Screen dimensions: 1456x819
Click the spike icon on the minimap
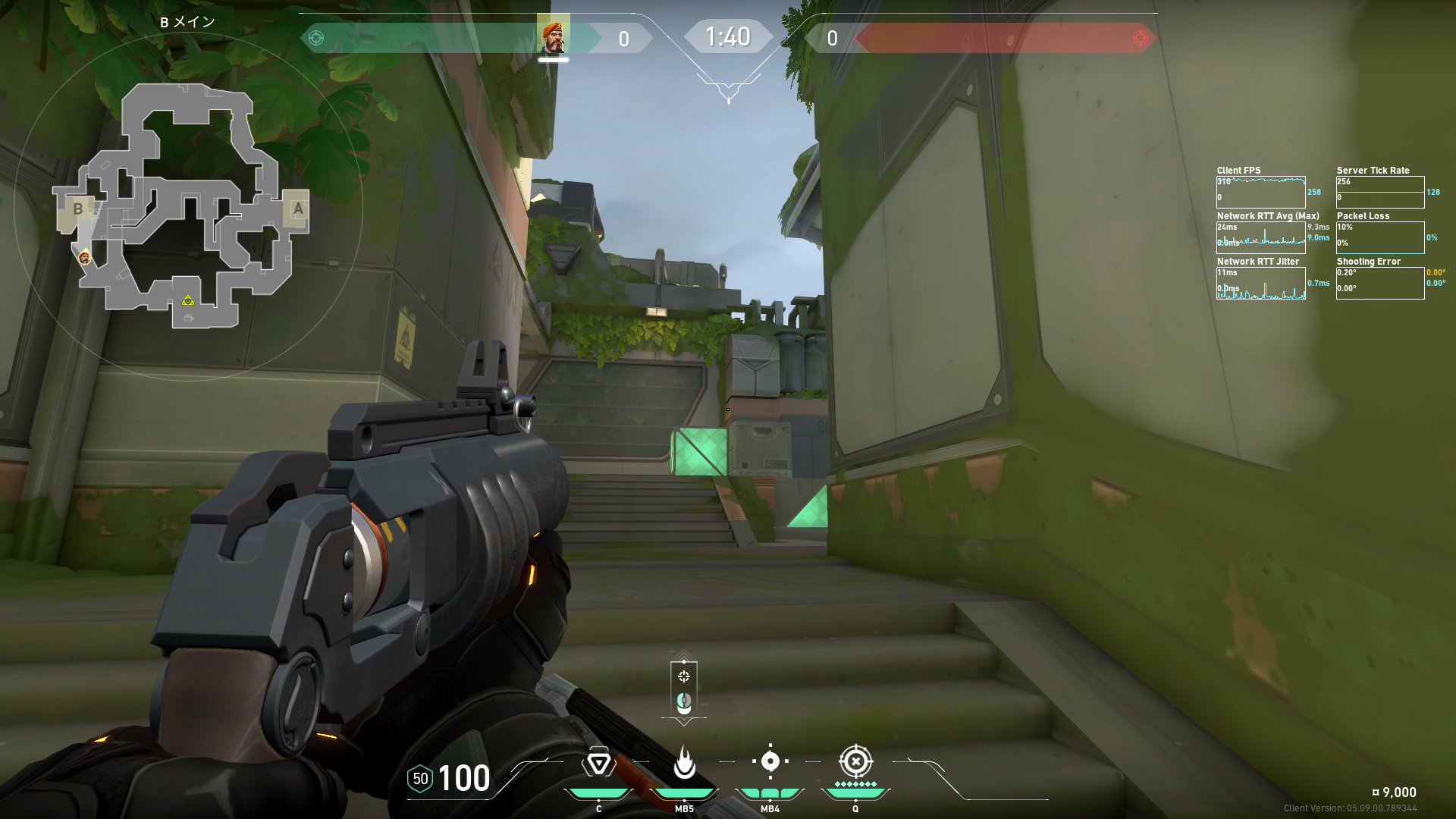pos(188,301)
